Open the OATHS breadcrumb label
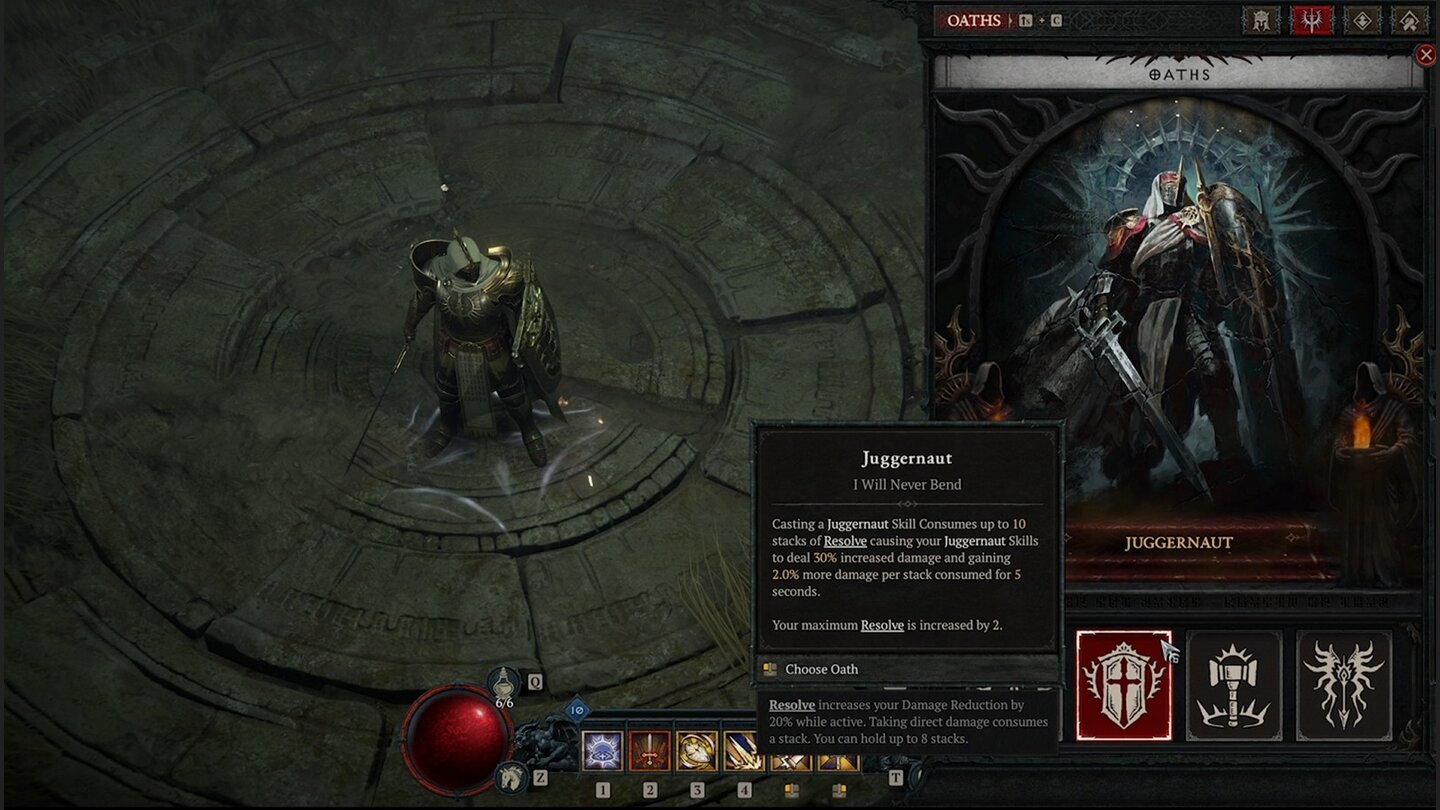This screenshot has height=810, width=1440. tap(973, 19)
